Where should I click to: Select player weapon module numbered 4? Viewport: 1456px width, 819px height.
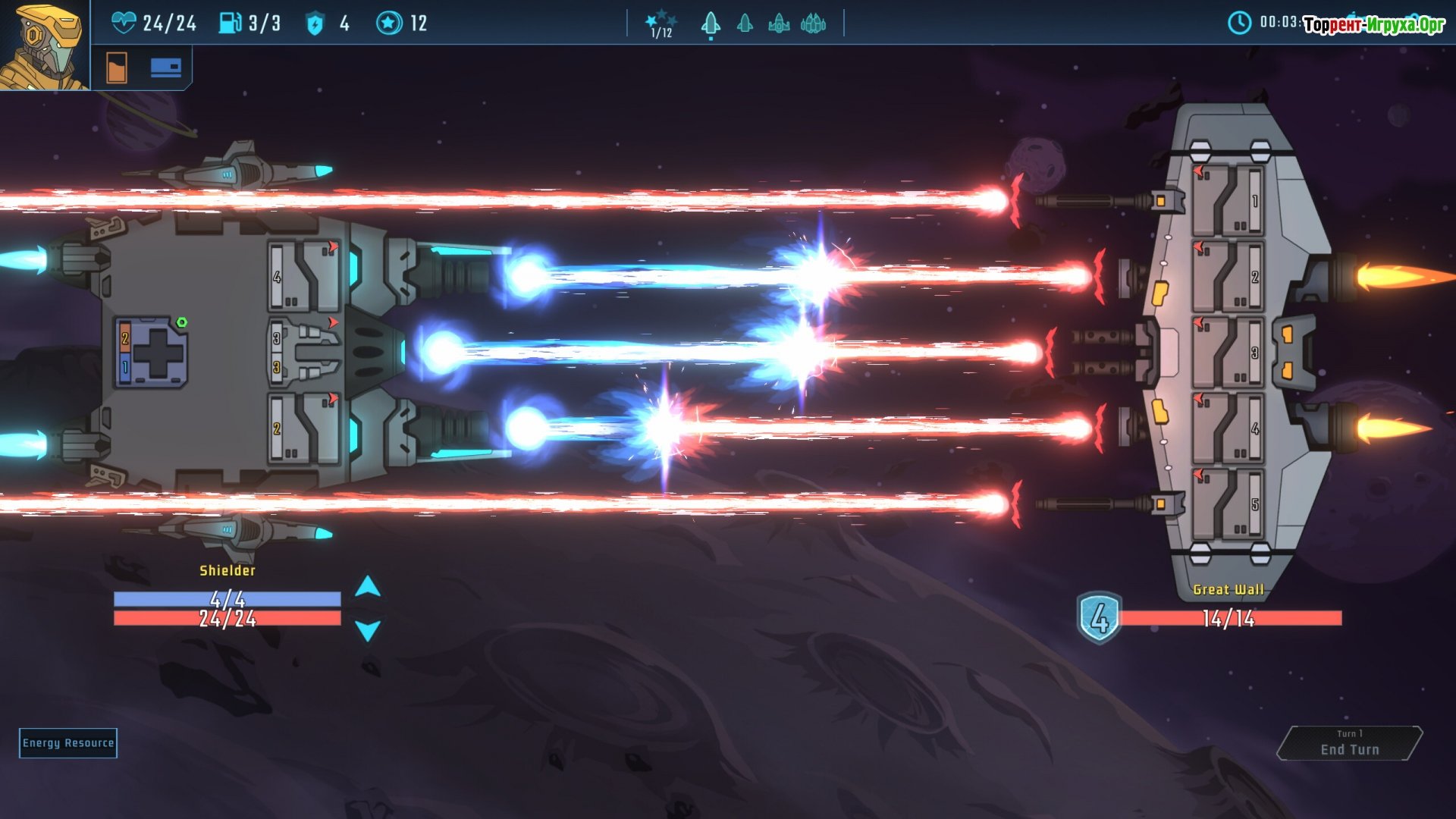click(x=304, y=277)
